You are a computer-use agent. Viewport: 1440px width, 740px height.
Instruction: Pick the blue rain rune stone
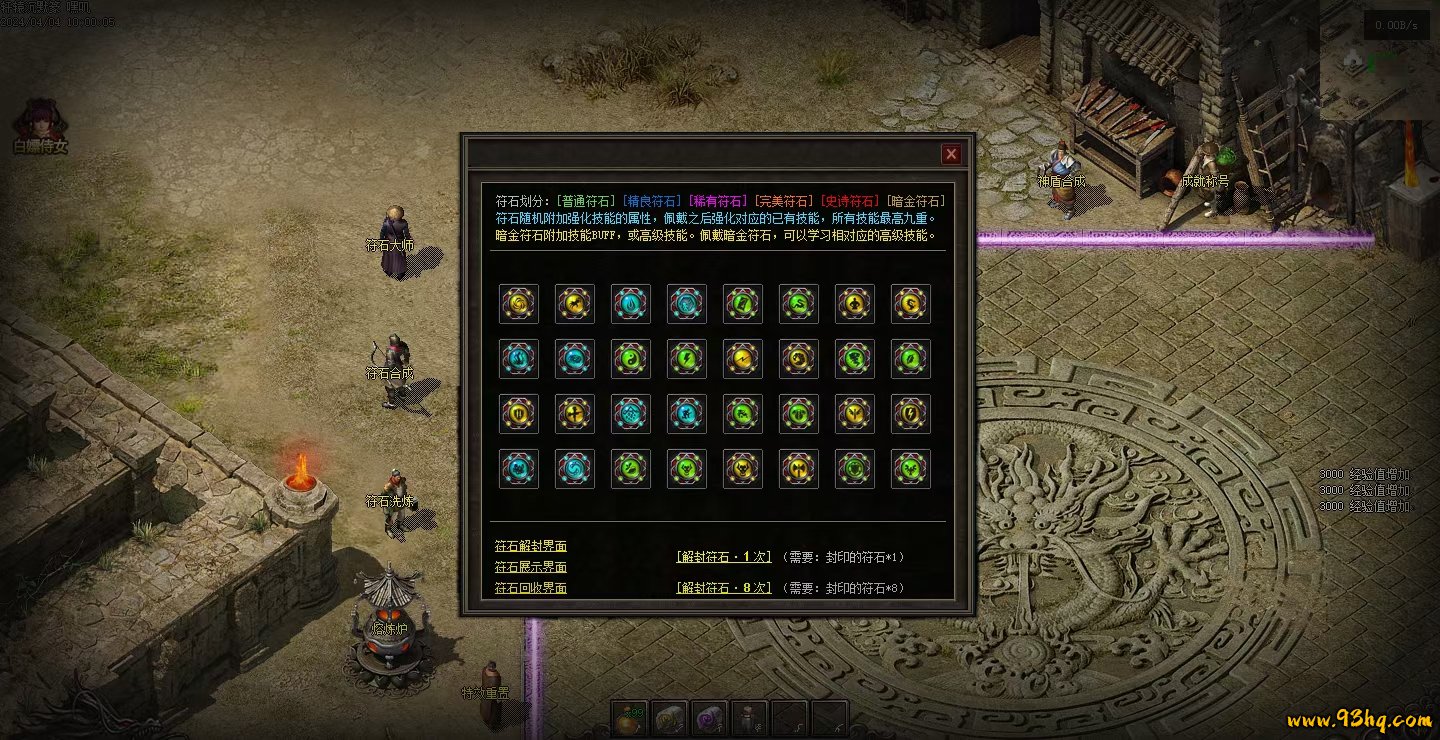[x=631, y=414]
